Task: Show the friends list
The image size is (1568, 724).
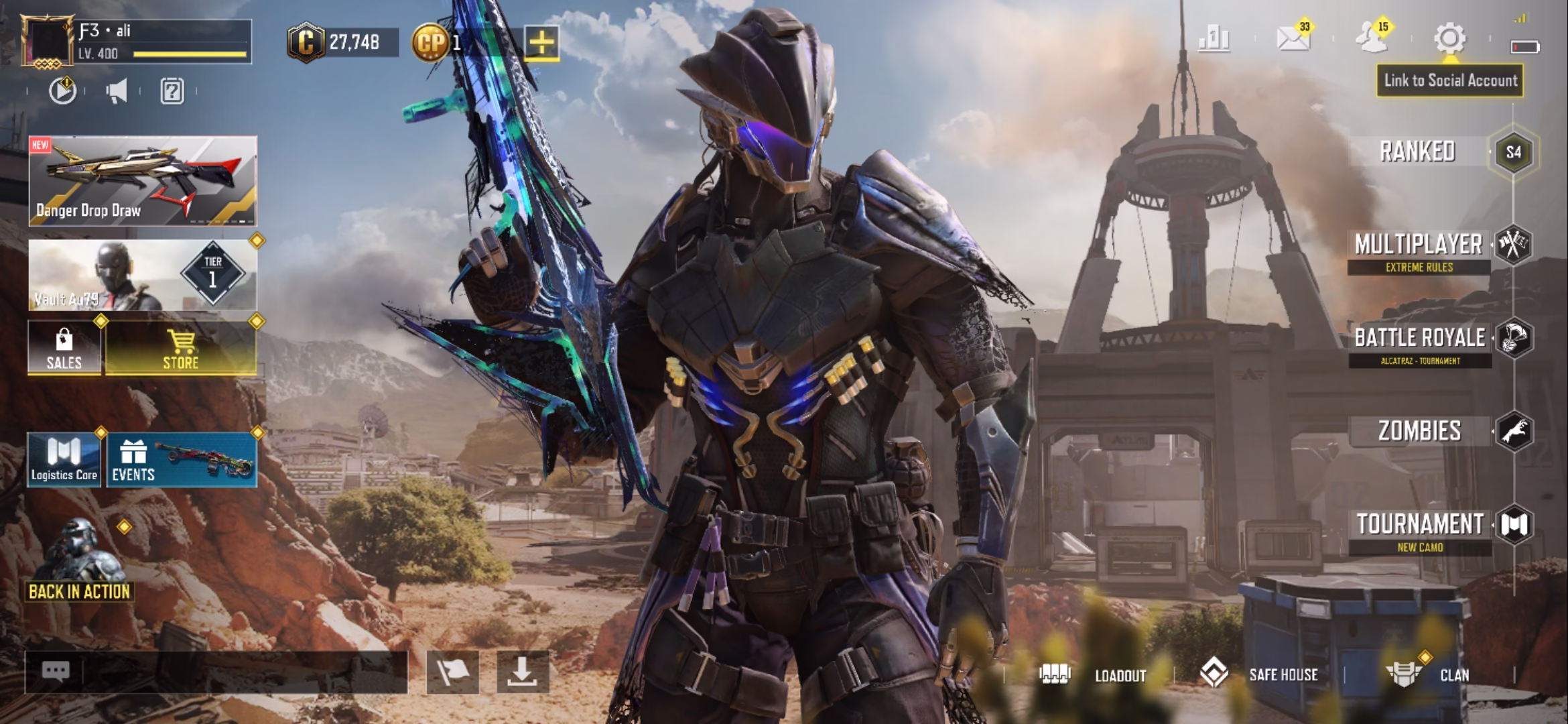Action: [1372, 39]
